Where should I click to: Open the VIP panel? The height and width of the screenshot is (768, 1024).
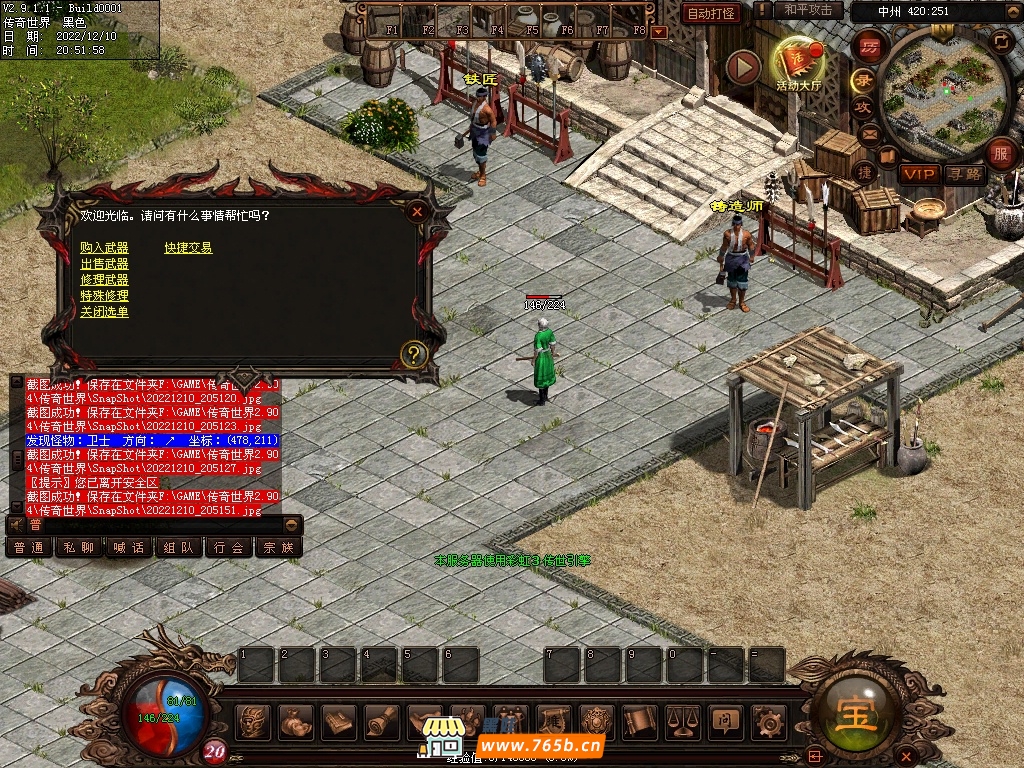918,174
